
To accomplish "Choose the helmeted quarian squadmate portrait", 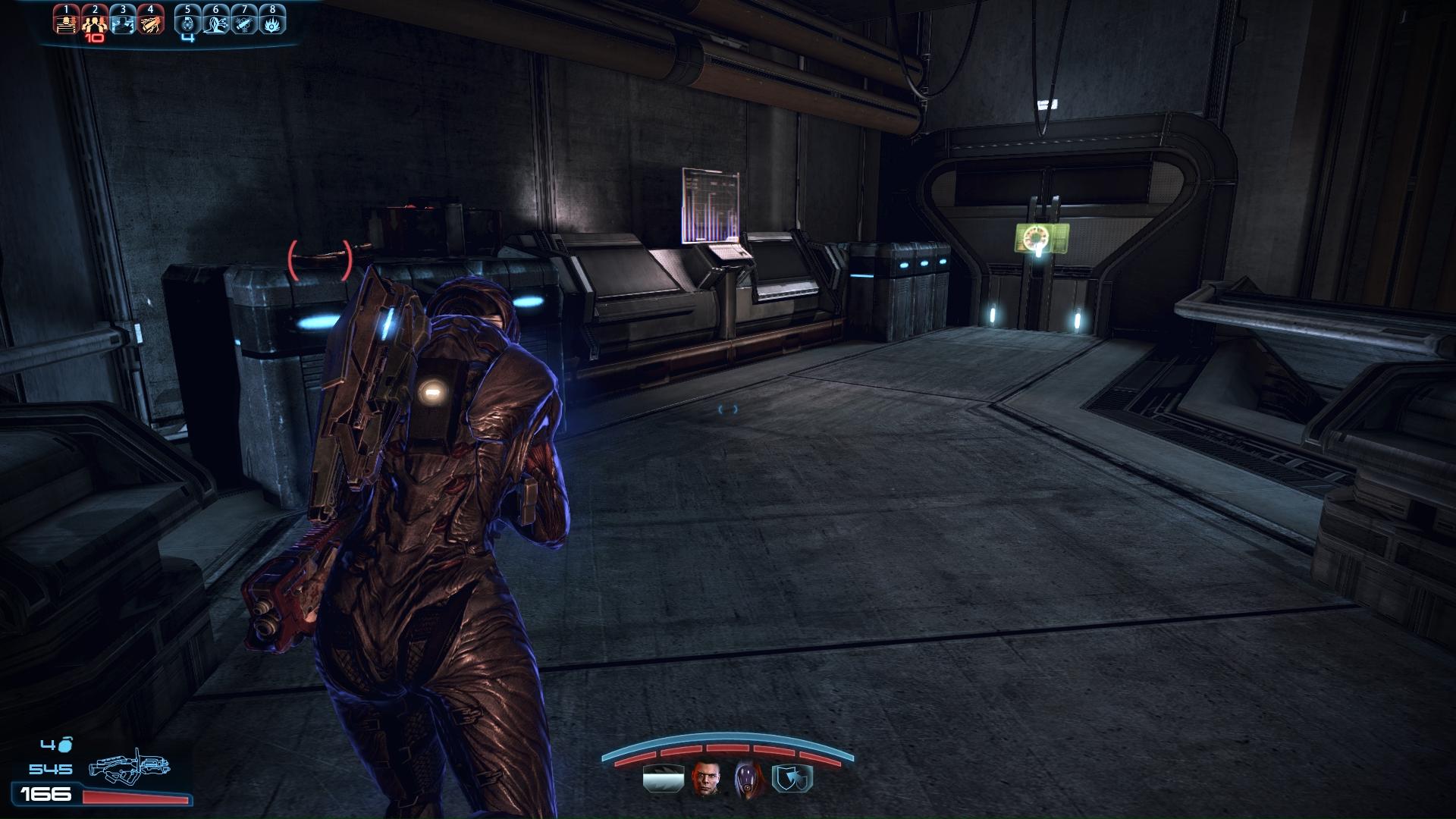I will pyautogui.click(x=747, y=778).
